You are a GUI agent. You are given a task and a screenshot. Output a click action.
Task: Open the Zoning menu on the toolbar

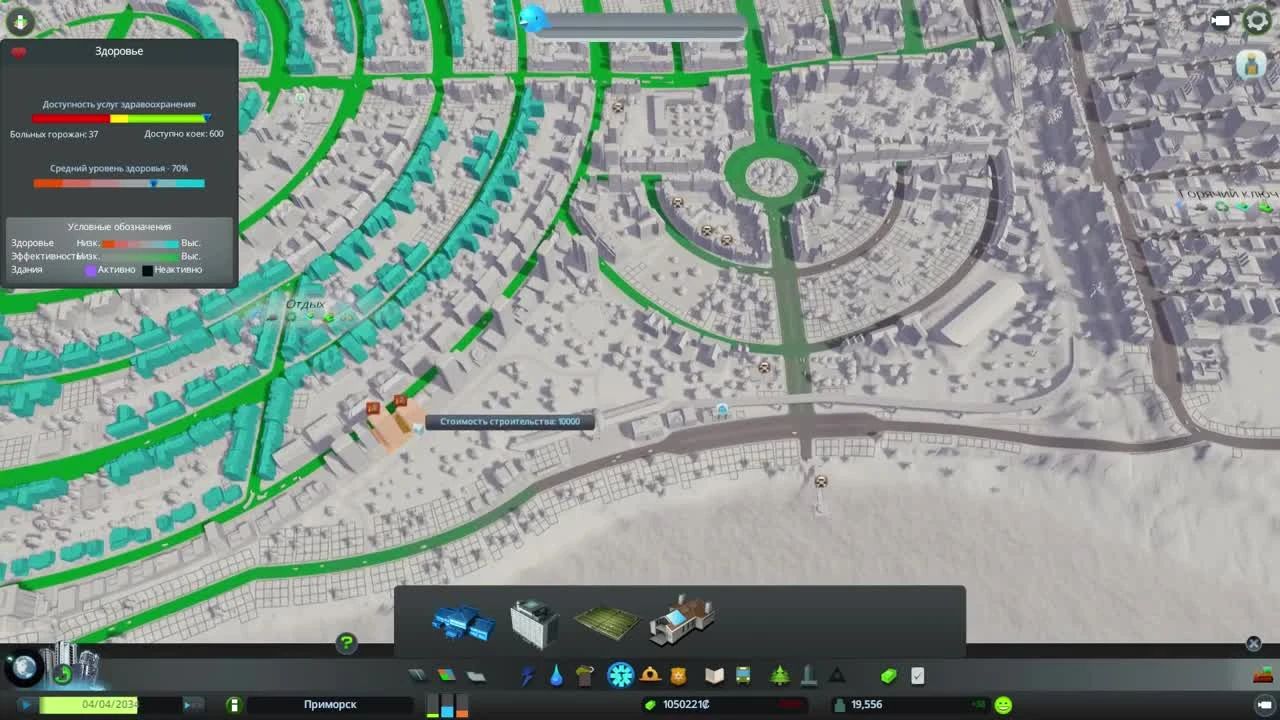tap(447, 675)
